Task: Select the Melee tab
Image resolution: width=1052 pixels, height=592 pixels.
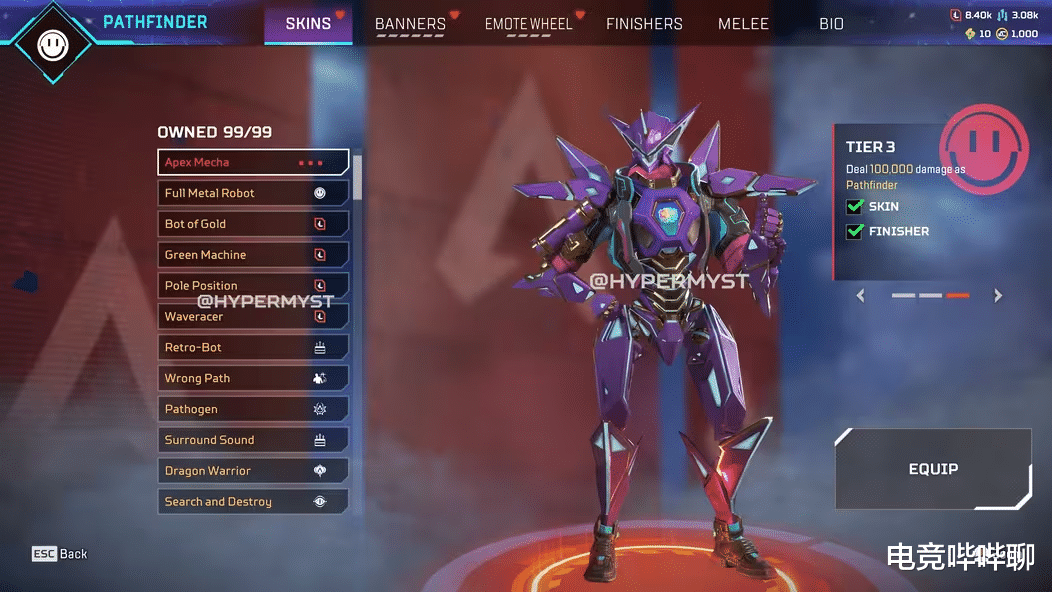Action: click(x=743, y=24)
